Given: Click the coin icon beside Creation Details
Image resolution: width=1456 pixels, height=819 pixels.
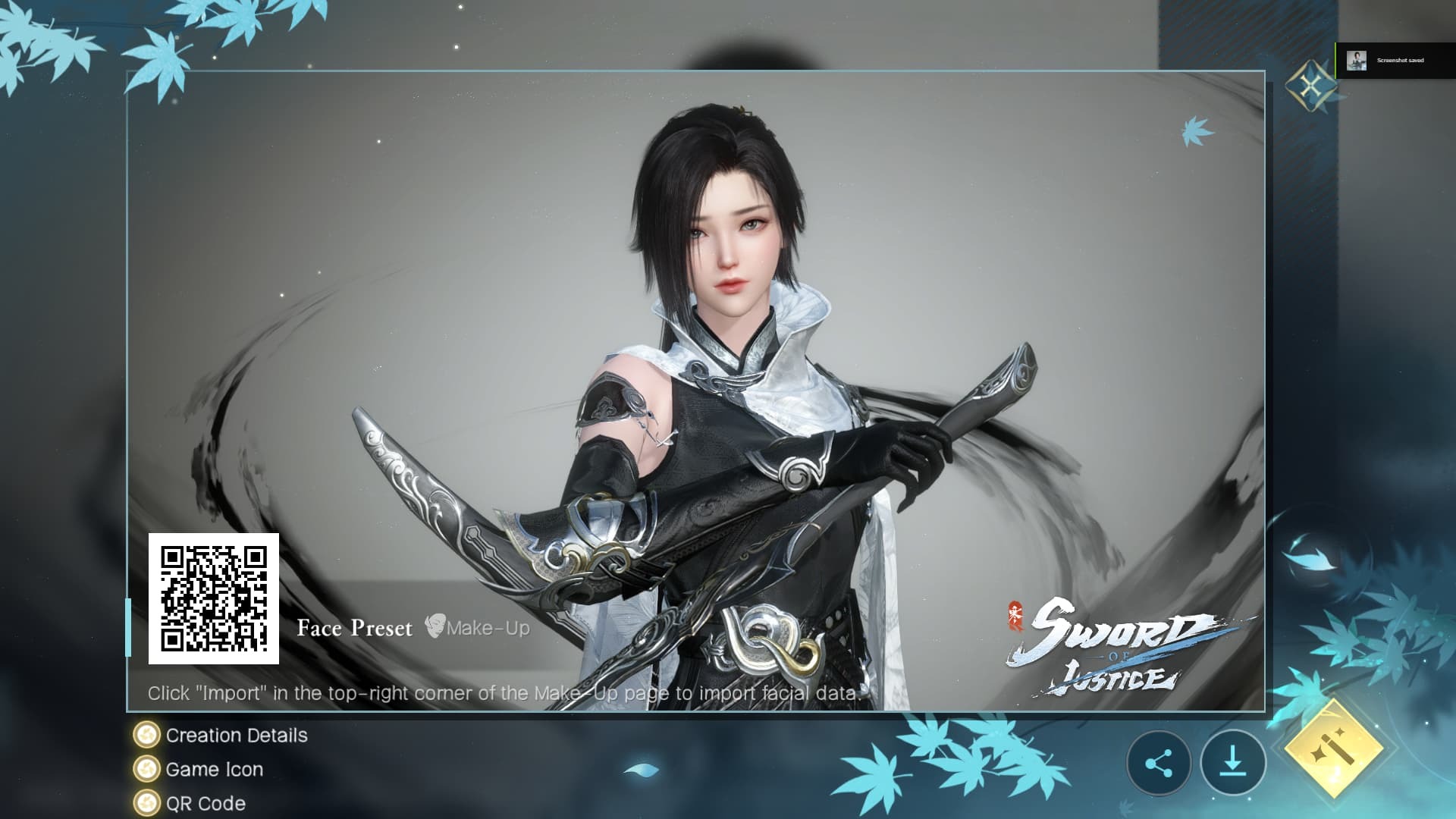Looking at the screenshot, I should click(x=146, y=735).
